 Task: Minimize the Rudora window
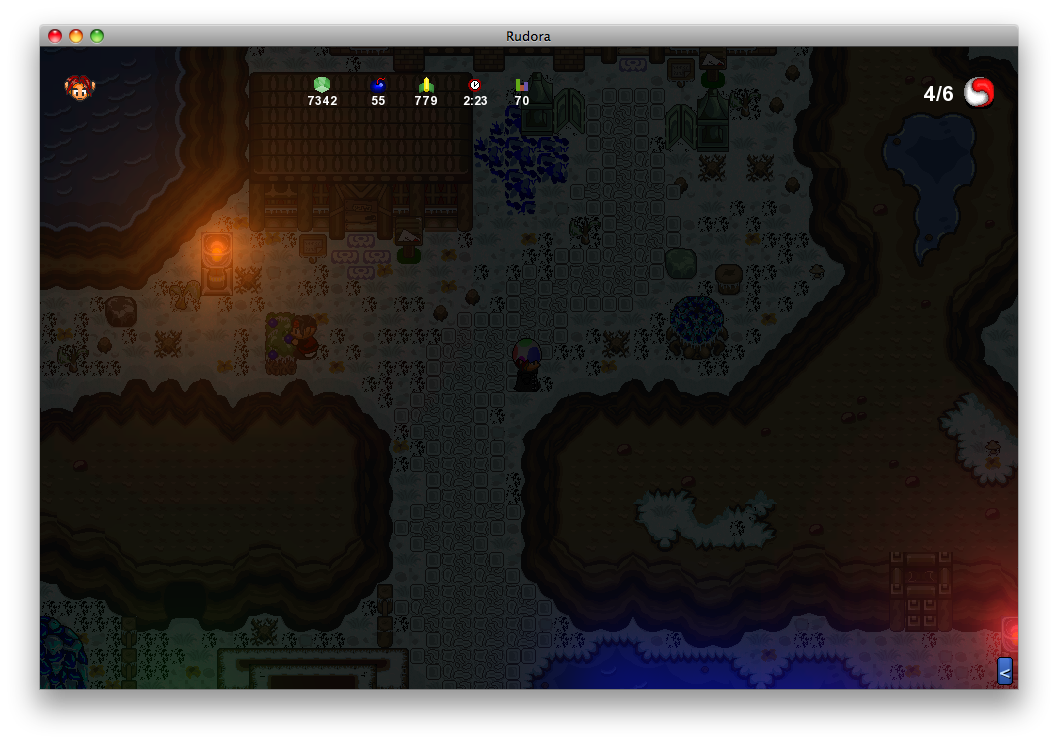(x=76, y=36)
